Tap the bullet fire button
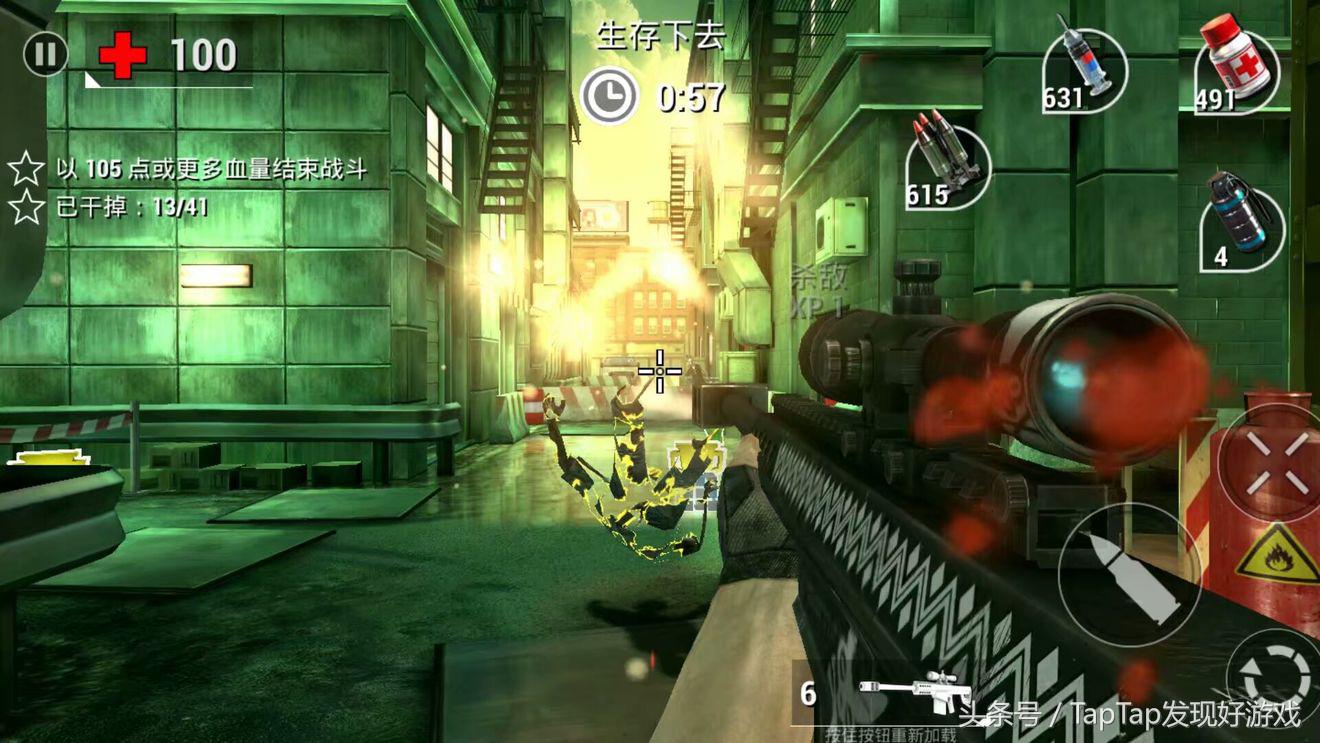 [1127, 573]
